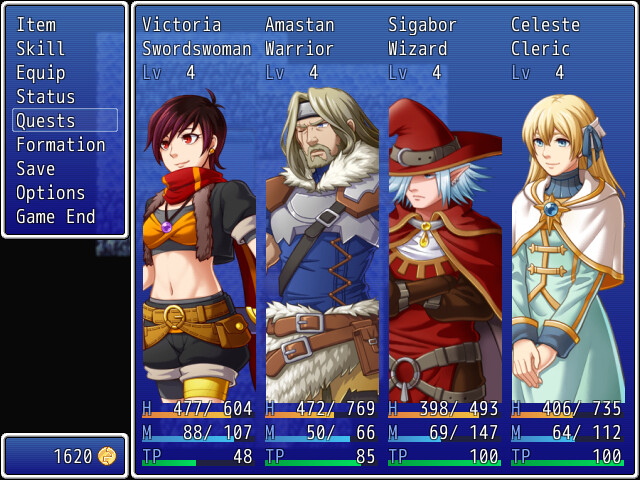Choose Amastan the Warrior
Screen dimensions: 640x480
320,240
